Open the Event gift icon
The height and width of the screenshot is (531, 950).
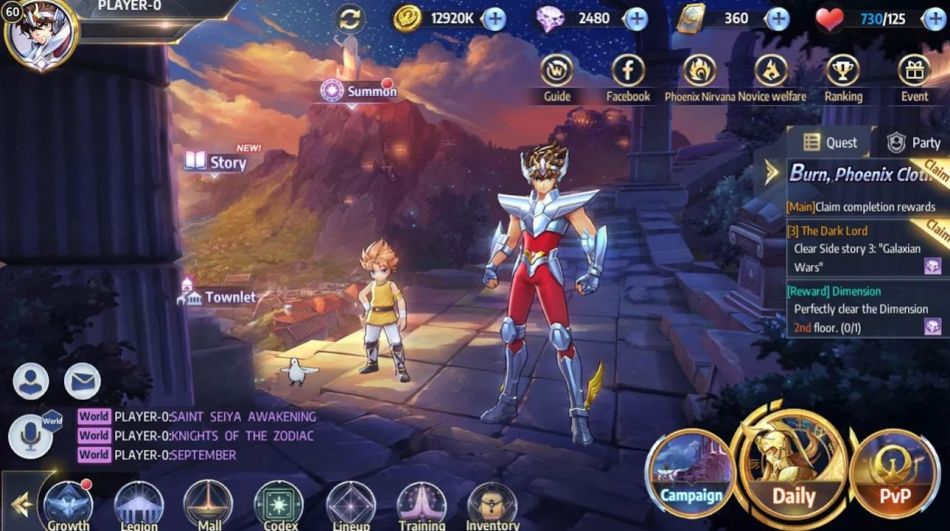[914, 72]
